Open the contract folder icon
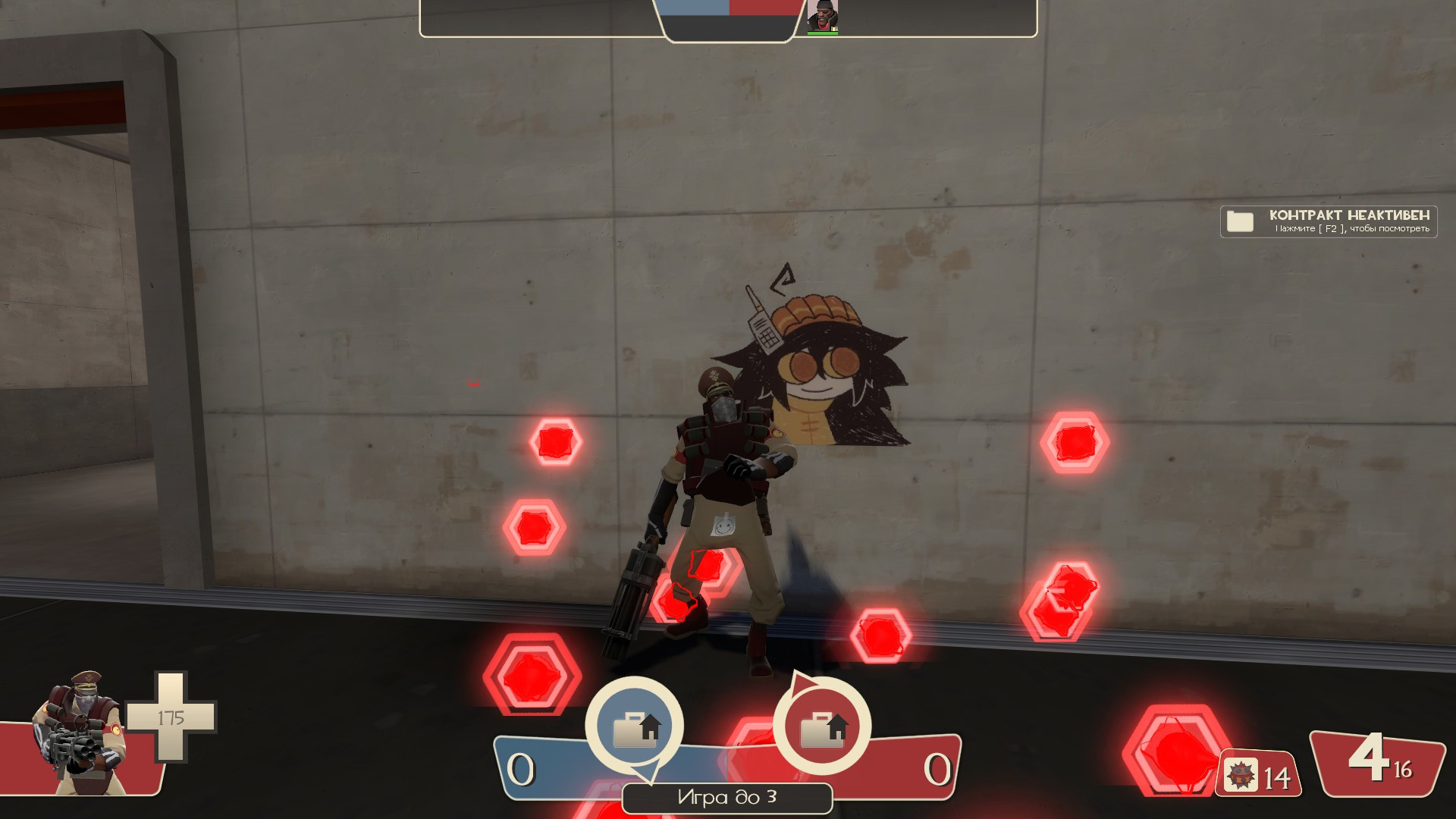Image resolution: width=1456 pixels, height=819 pixels. click(x=1239, y=222)
